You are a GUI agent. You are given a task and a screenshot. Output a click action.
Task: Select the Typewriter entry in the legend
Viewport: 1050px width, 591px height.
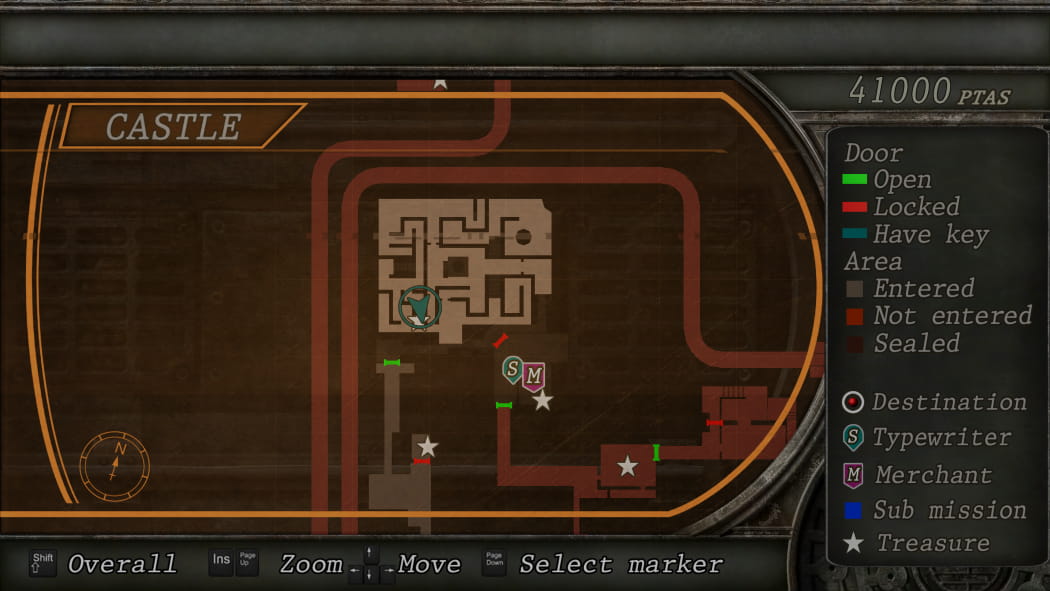(927, 438)
